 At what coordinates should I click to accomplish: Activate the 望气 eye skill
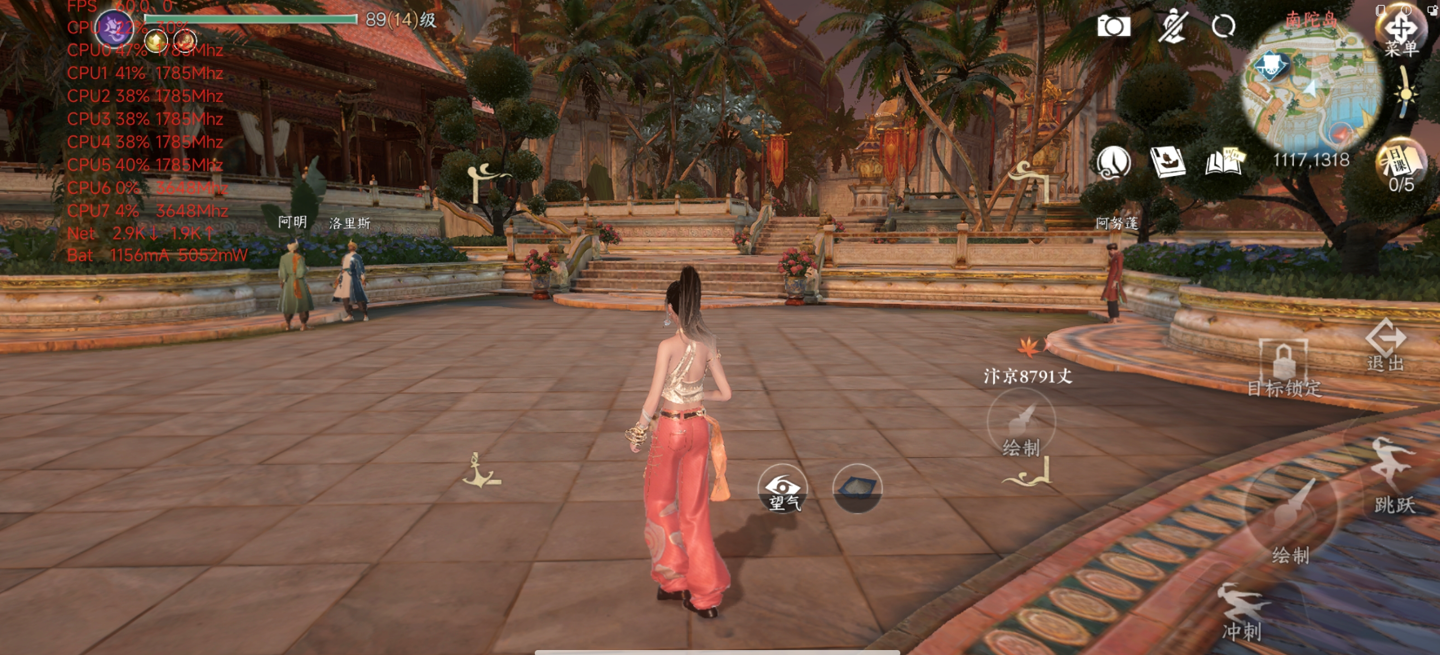point(783,489)
